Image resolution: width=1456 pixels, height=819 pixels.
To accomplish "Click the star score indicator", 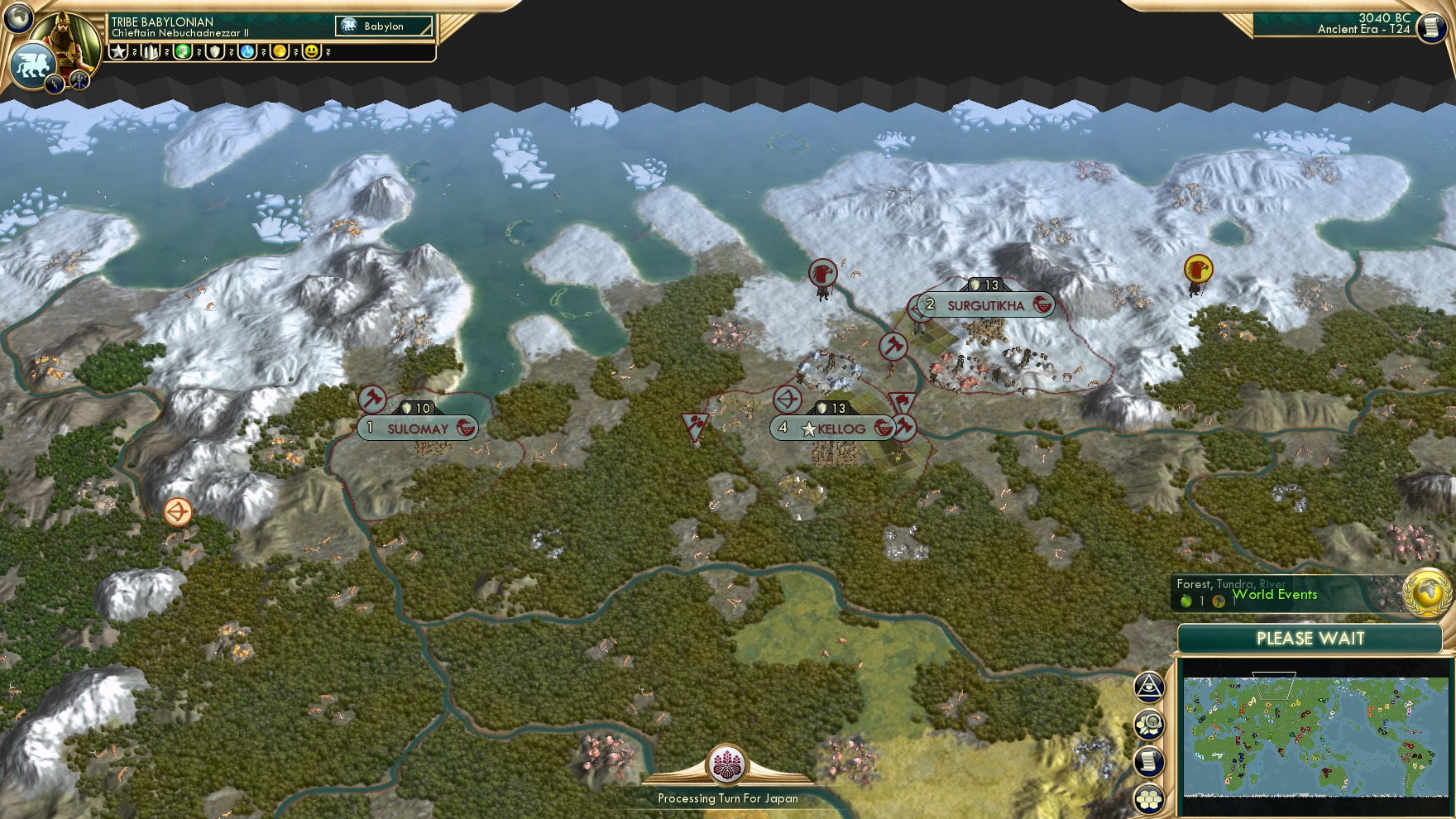I will [118, 51].
